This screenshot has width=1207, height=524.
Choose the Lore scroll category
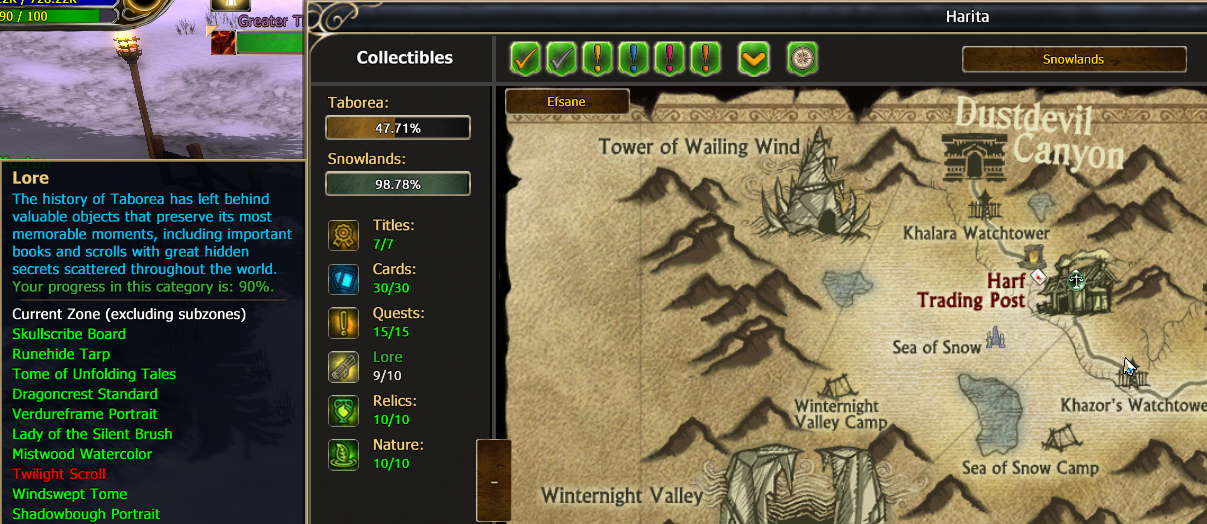coord(344,367)
